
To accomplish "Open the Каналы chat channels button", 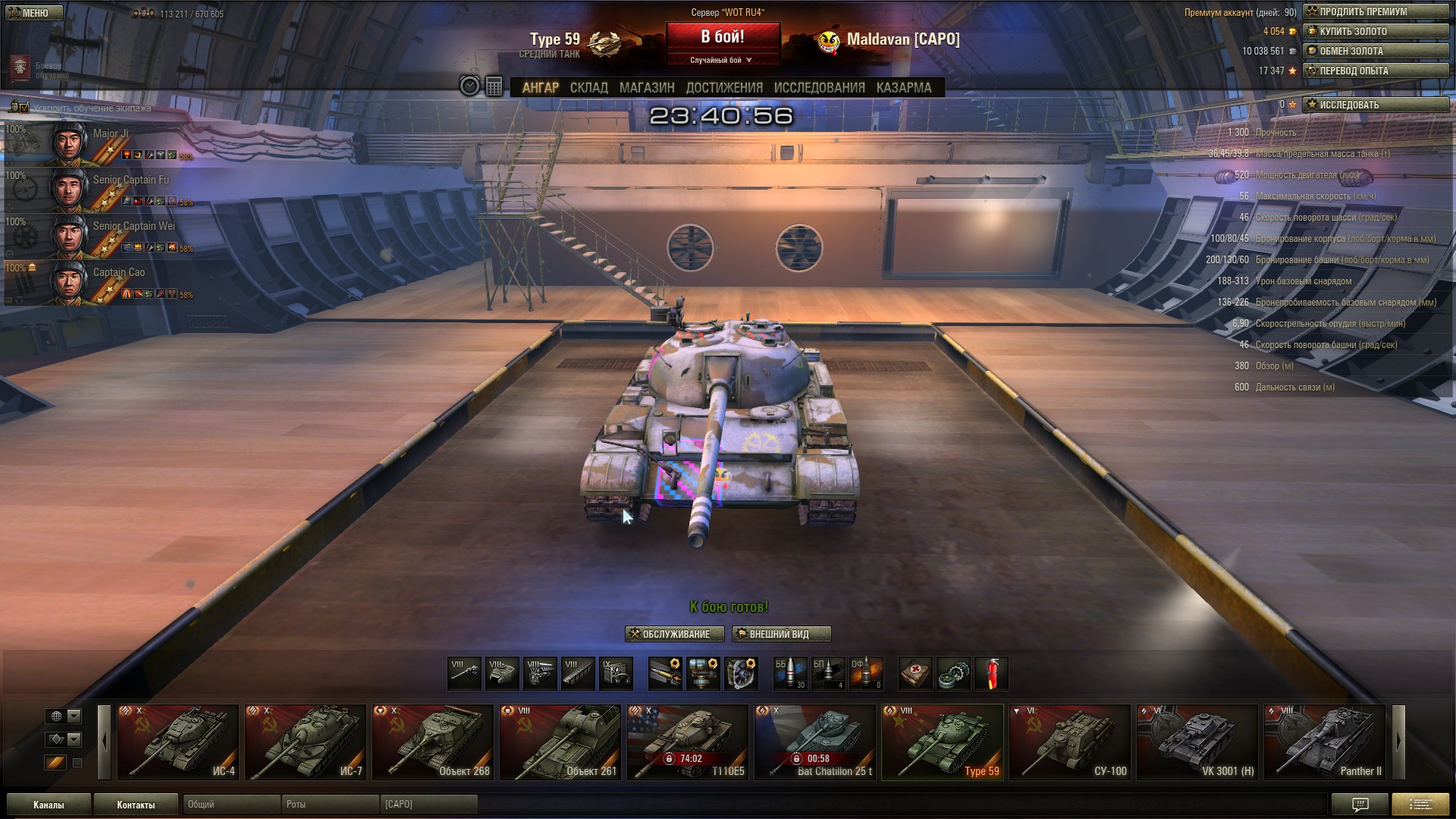I will tap(49, 805).
